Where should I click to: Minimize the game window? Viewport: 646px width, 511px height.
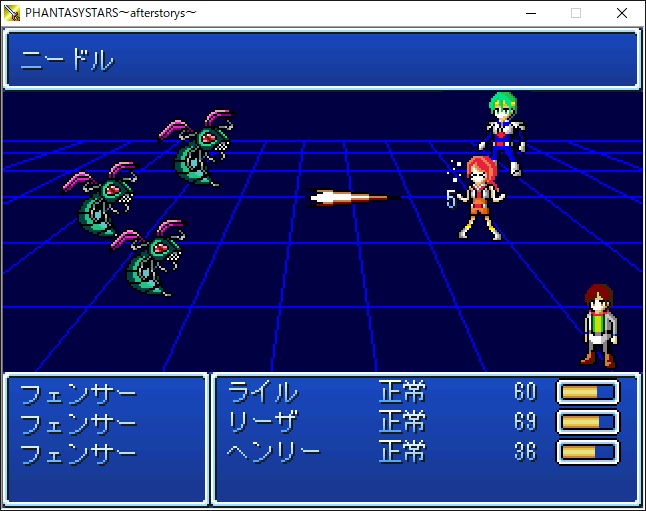(x=530, y=13)
